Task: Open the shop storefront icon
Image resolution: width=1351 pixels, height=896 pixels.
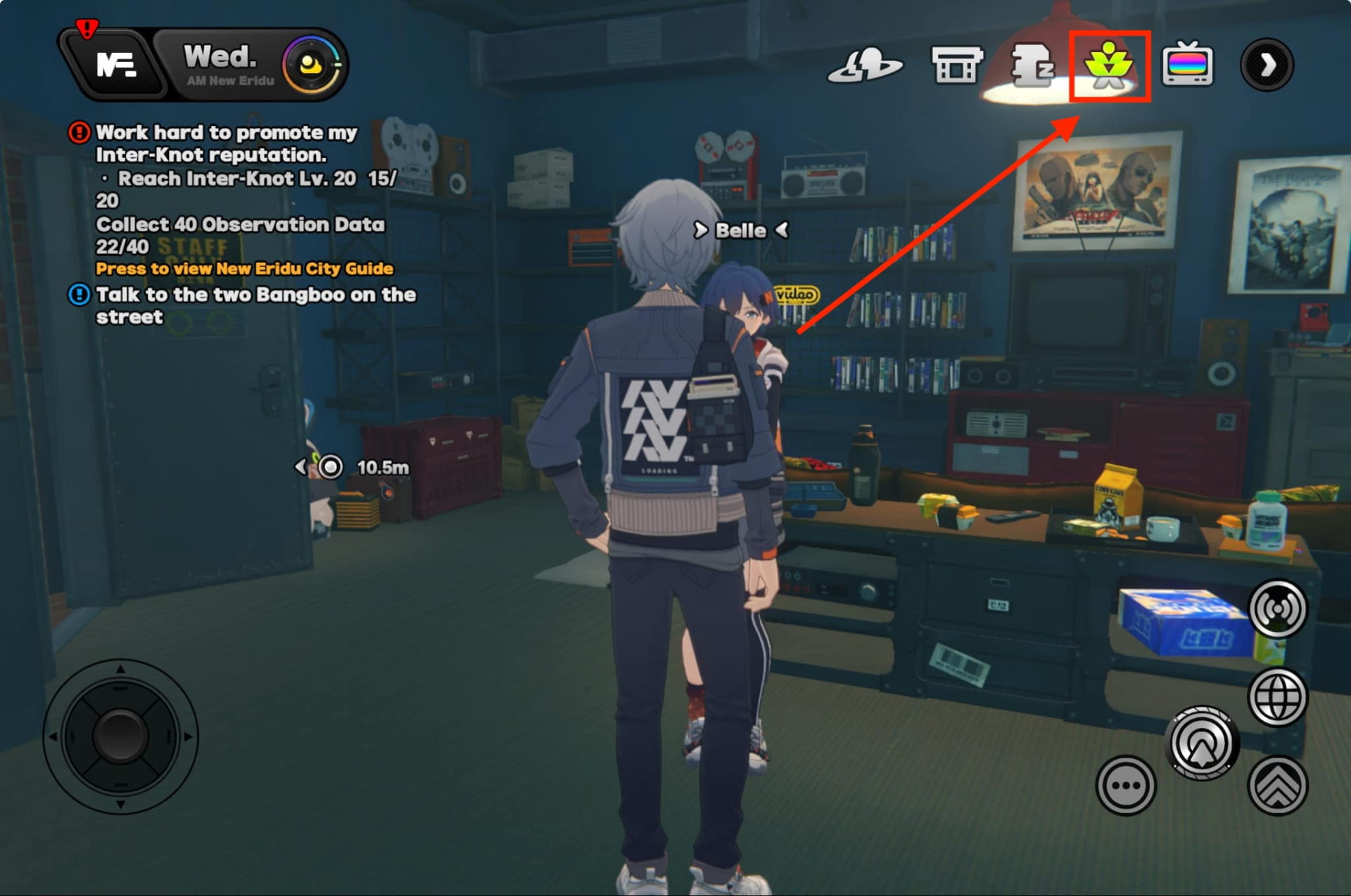Action: [956, 65]
